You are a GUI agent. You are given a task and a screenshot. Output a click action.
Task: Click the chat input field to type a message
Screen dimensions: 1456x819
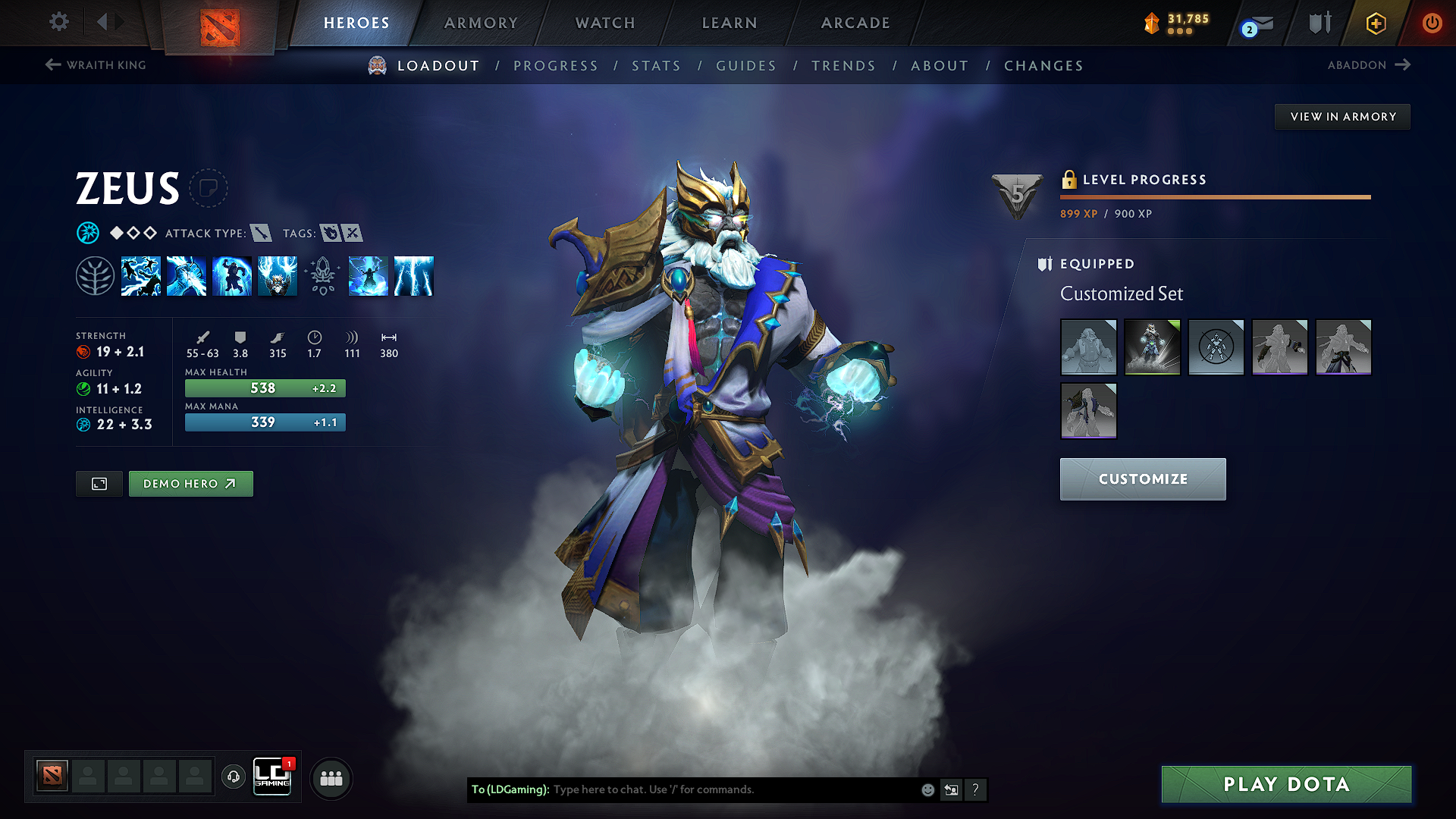point(720,789)
